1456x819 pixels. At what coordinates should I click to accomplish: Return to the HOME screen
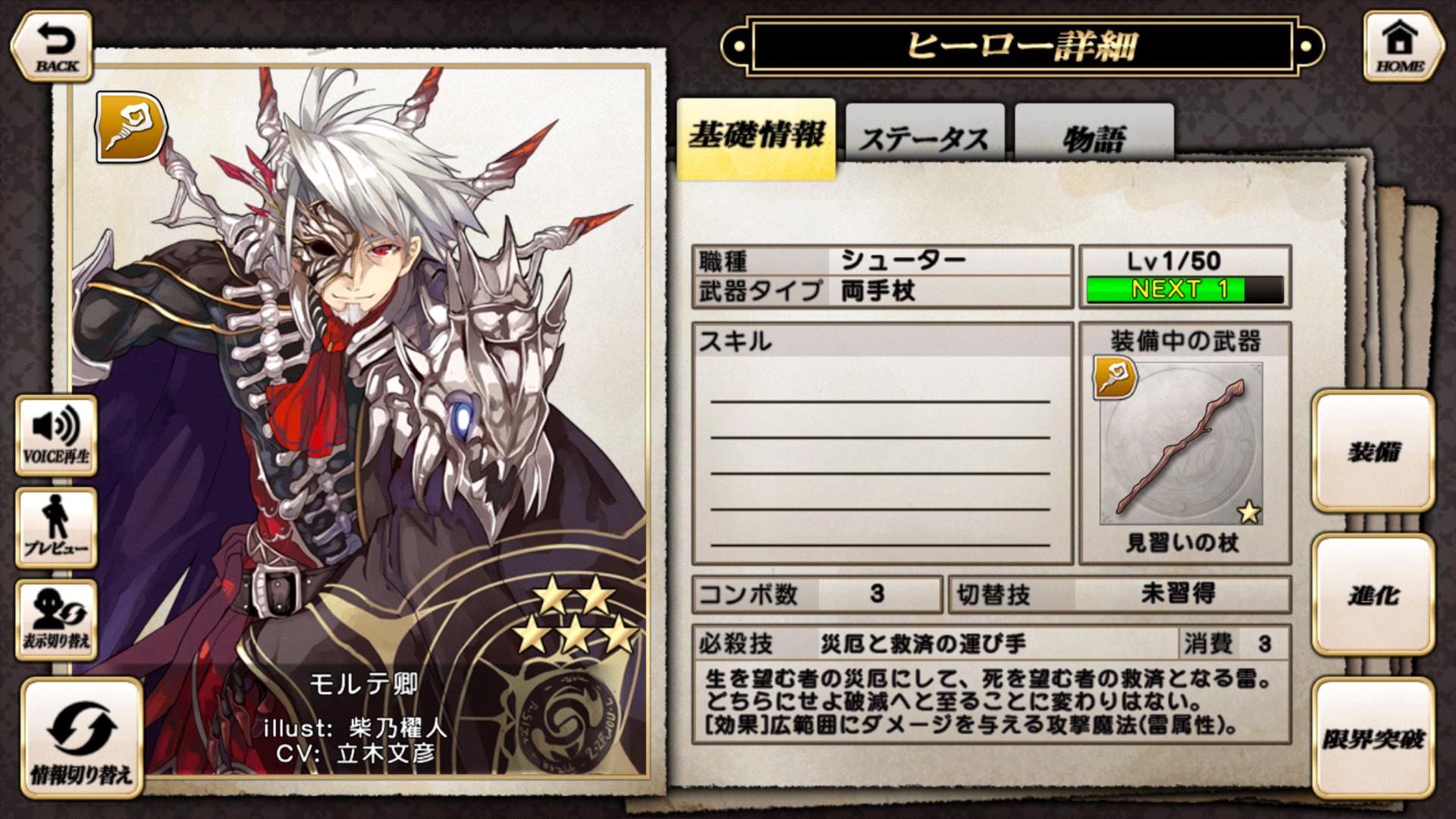tap(1400, 46)
